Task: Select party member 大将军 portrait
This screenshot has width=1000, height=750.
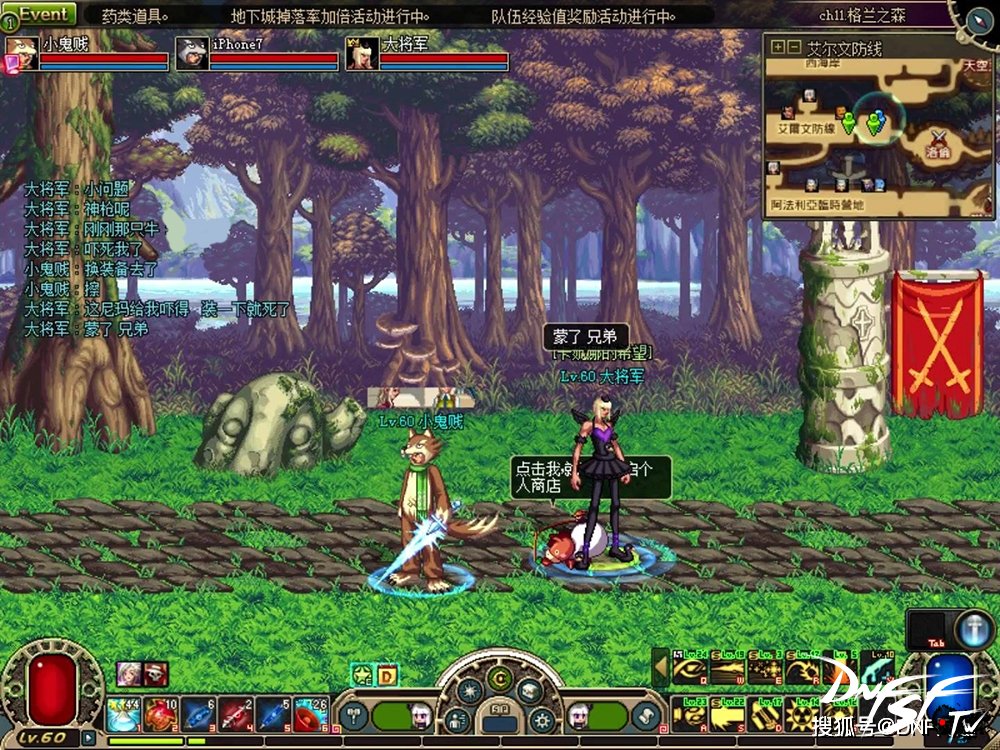Action: [362, 53]
